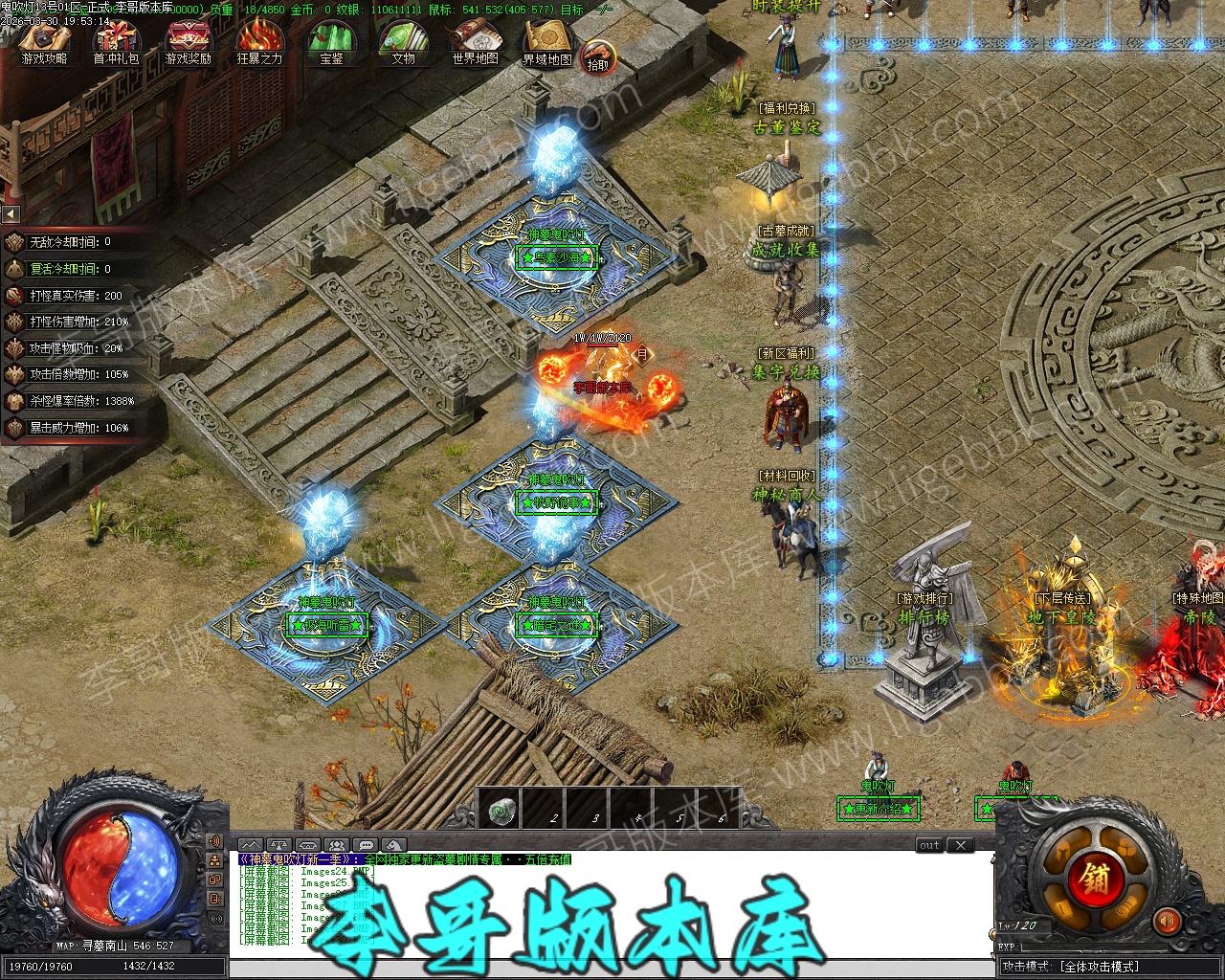
Task: Open the 宝鉴 treasure catalog
Action: [x=331, y=42]
